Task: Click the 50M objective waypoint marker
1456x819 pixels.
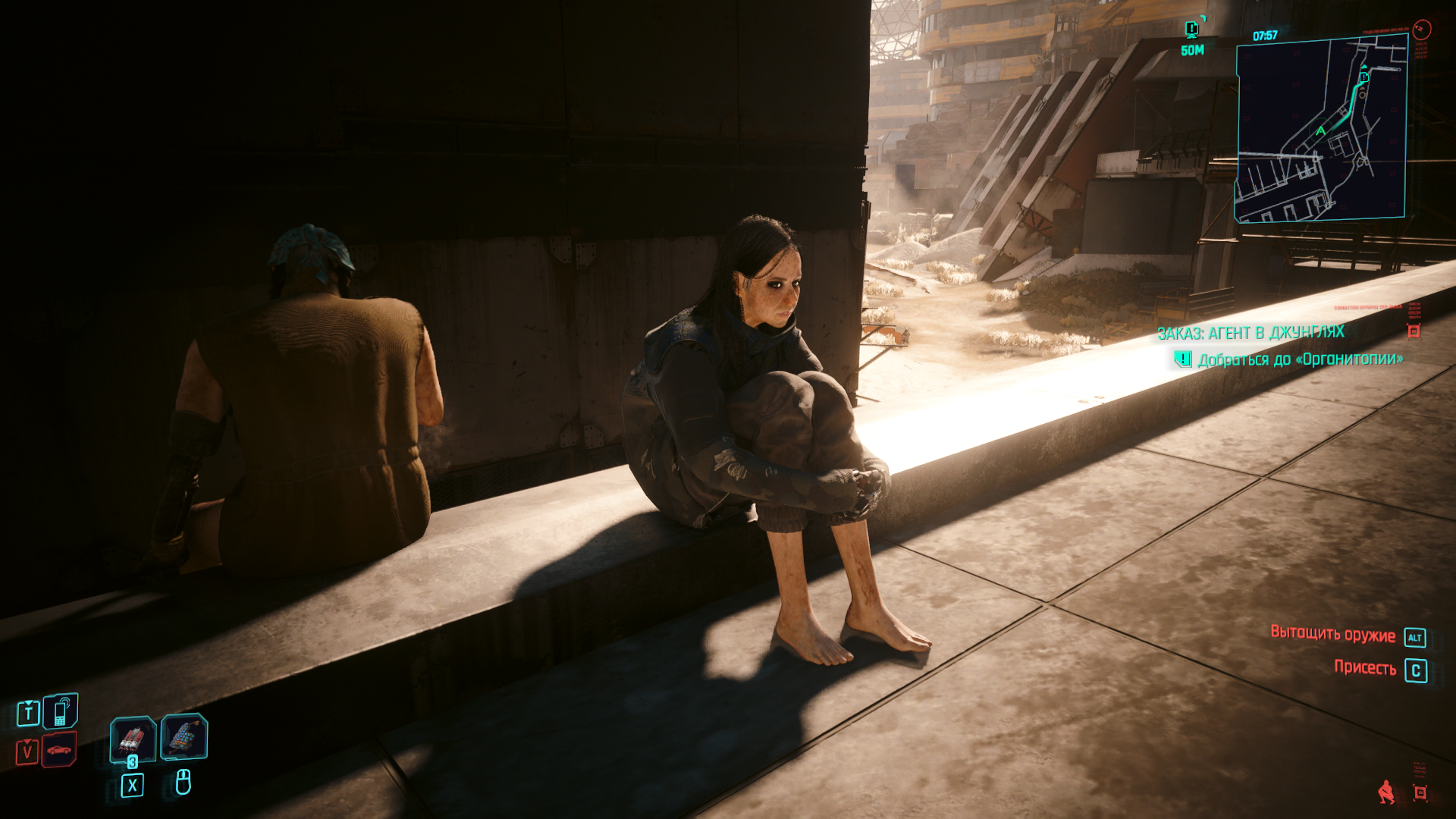Action: (1192, 30)
